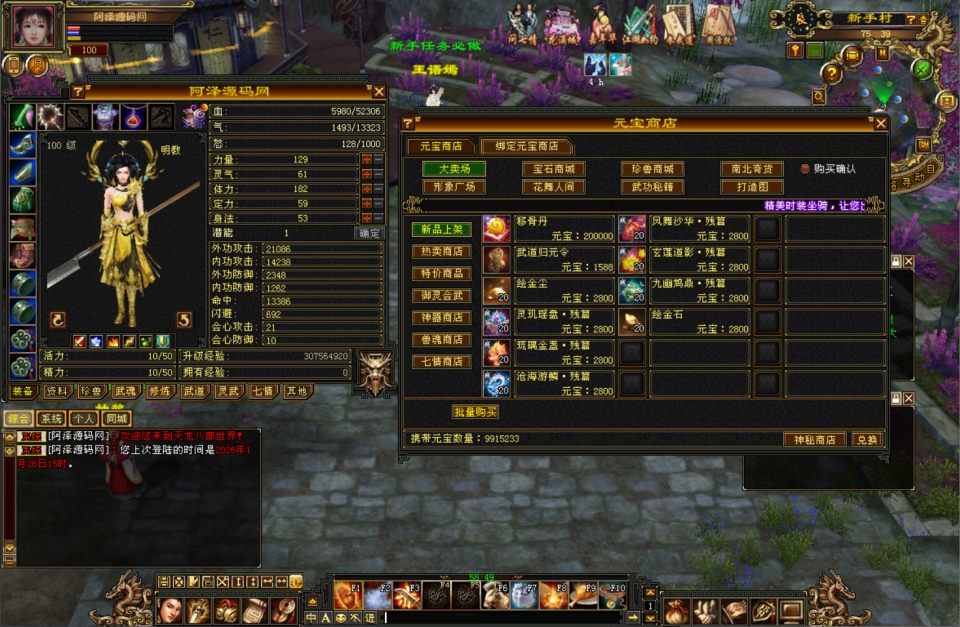Open the 神秘商店 button
The image size is (960, 627).
point(813,439)
